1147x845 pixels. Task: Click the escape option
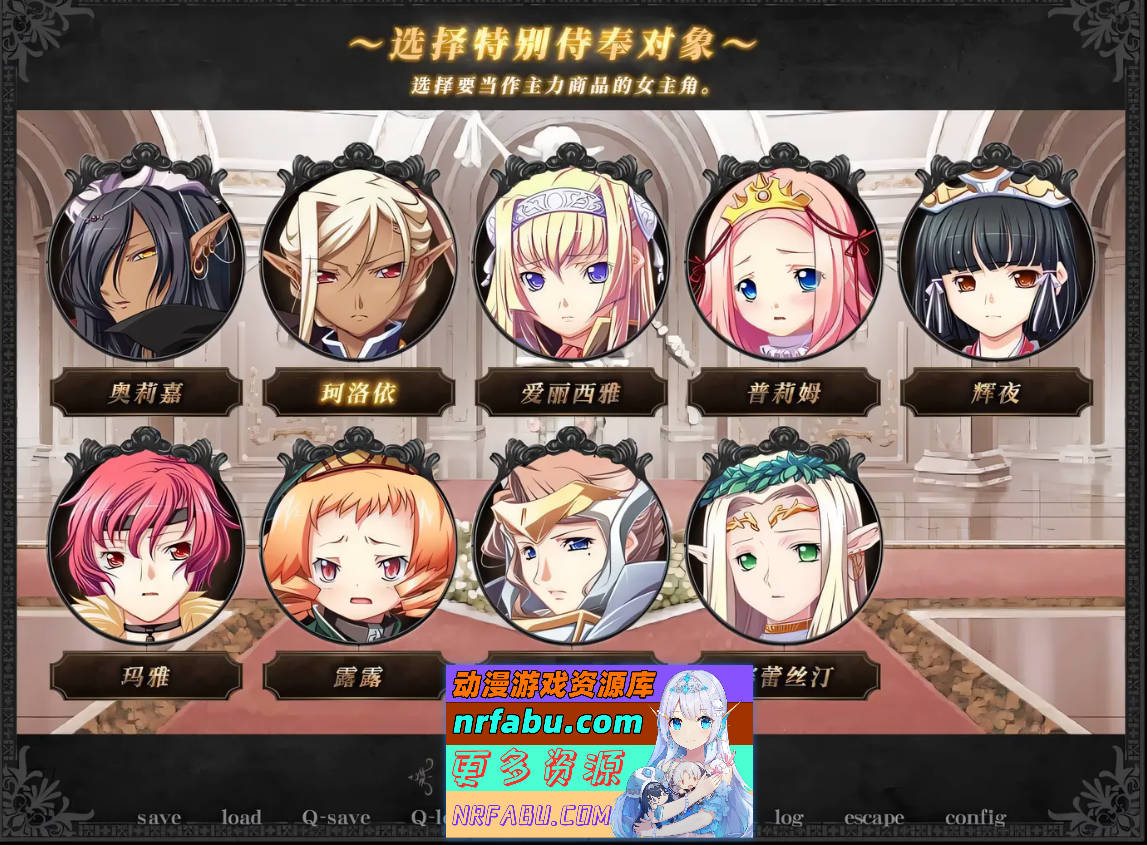[873, 818]
